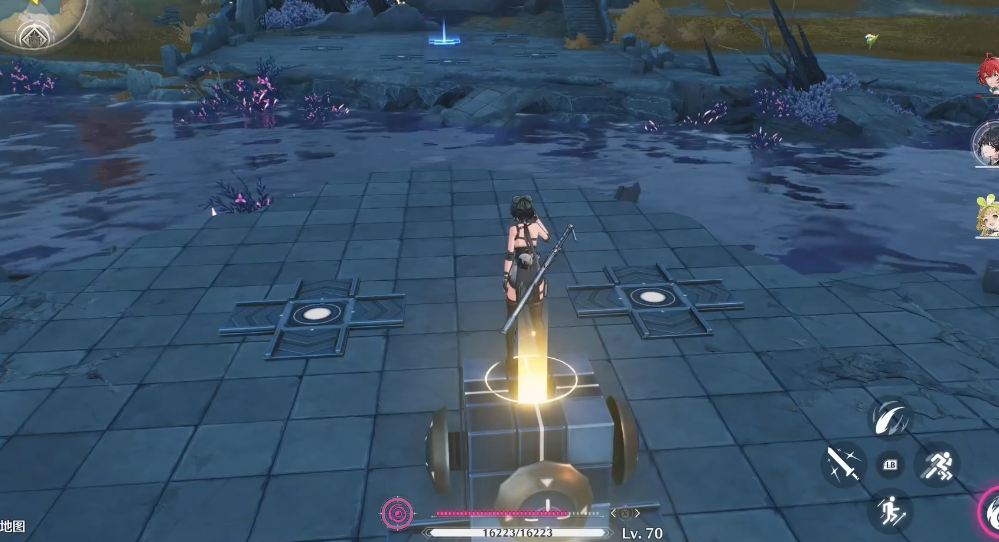Screen dimensions: 999x542
Task: Switch to the red-haired party member
Action: click(988, 78)
